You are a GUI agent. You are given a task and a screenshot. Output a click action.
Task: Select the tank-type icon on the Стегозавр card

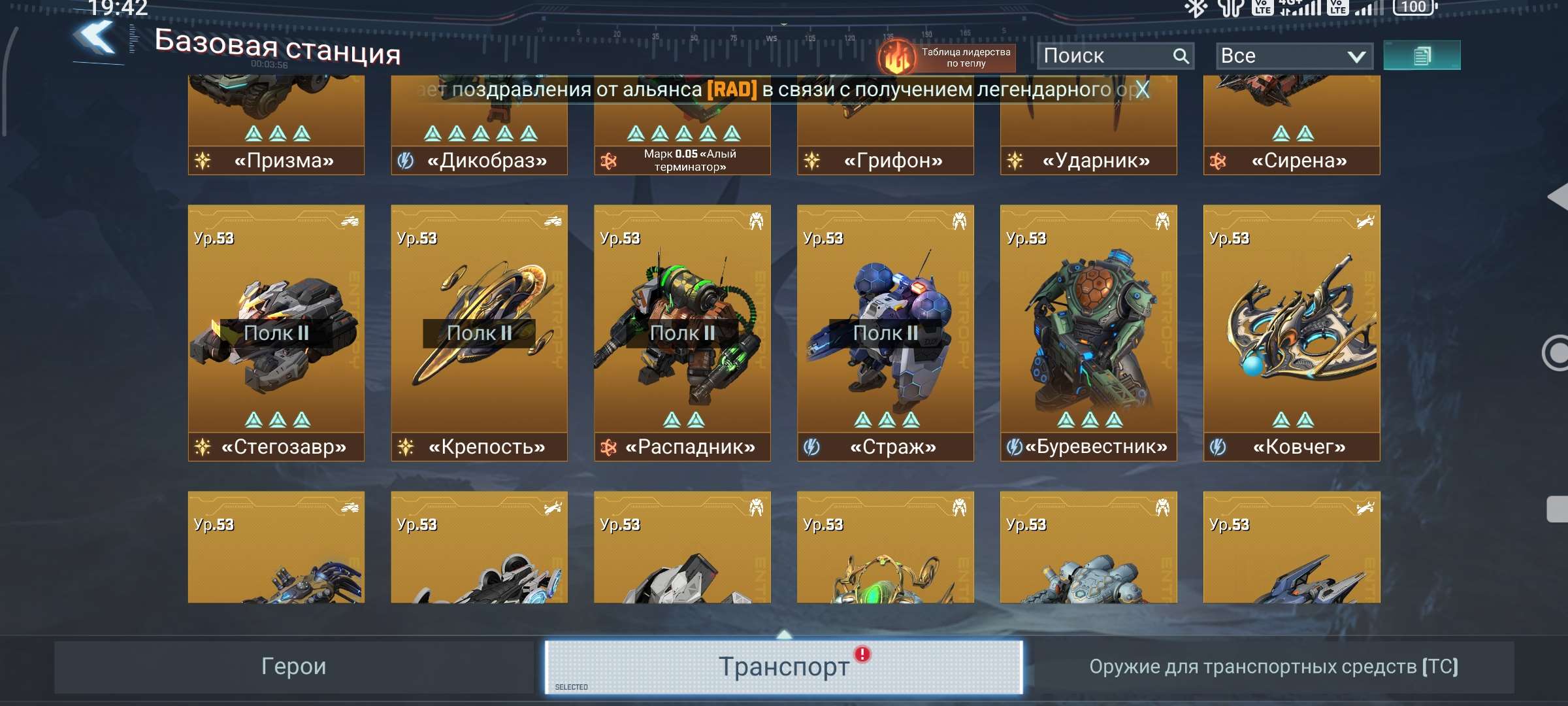(350, 222)
